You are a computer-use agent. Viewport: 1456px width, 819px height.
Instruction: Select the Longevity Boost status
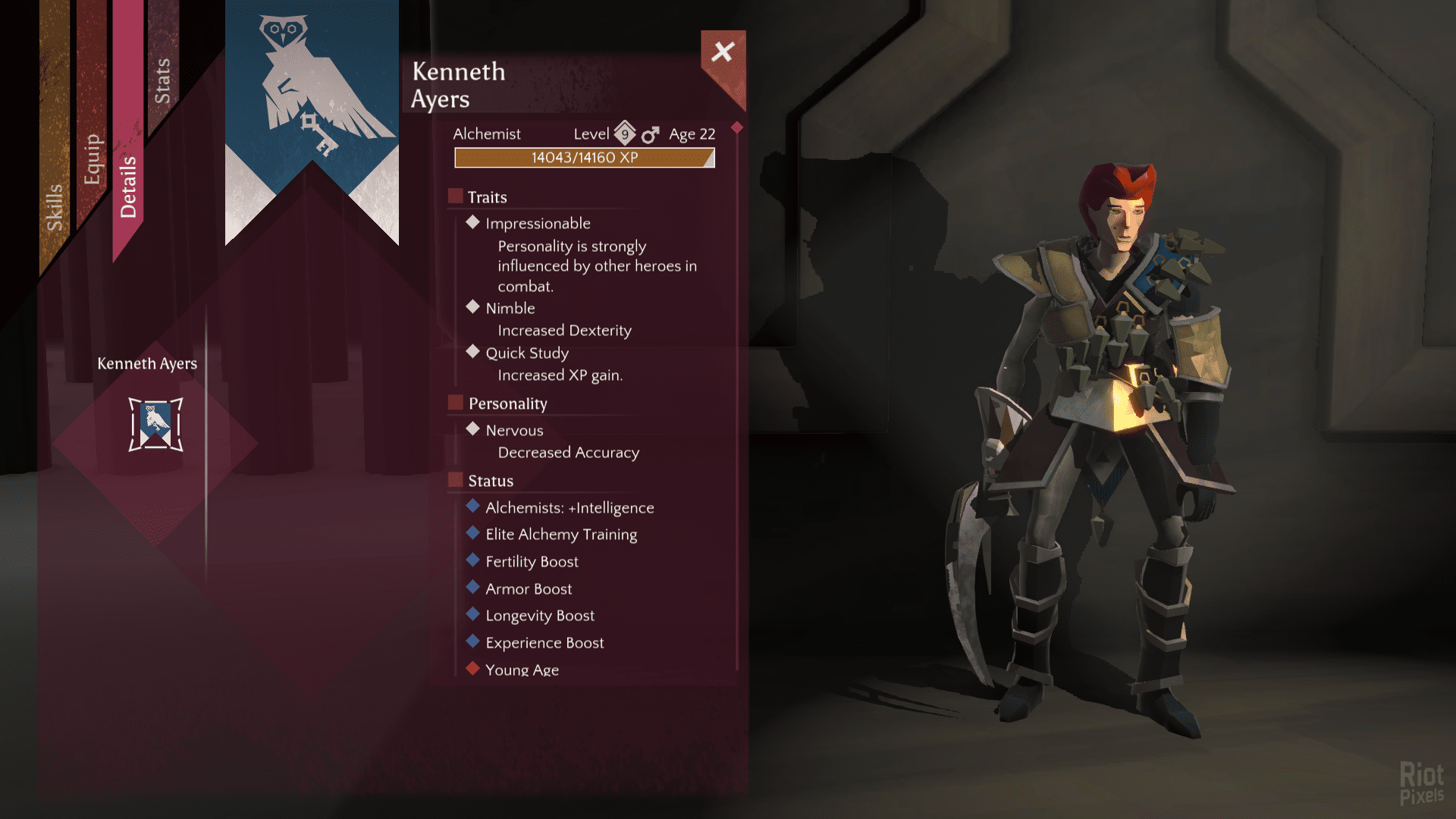pos(540,616)
